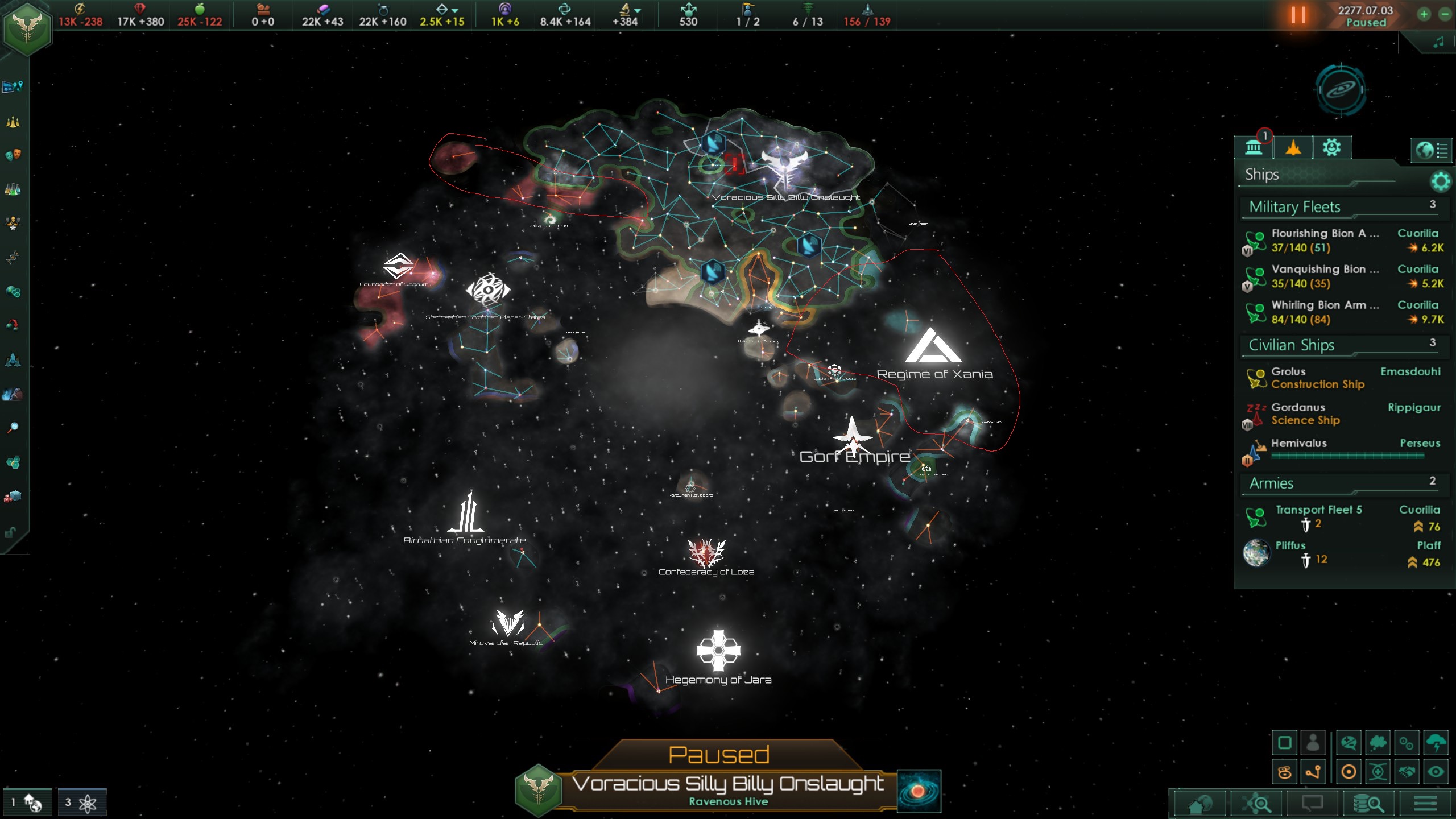This screenshot has width=1456, height=819.
Task: Open the species DNA sidebar icon
Action: click(x=13, y=258)
